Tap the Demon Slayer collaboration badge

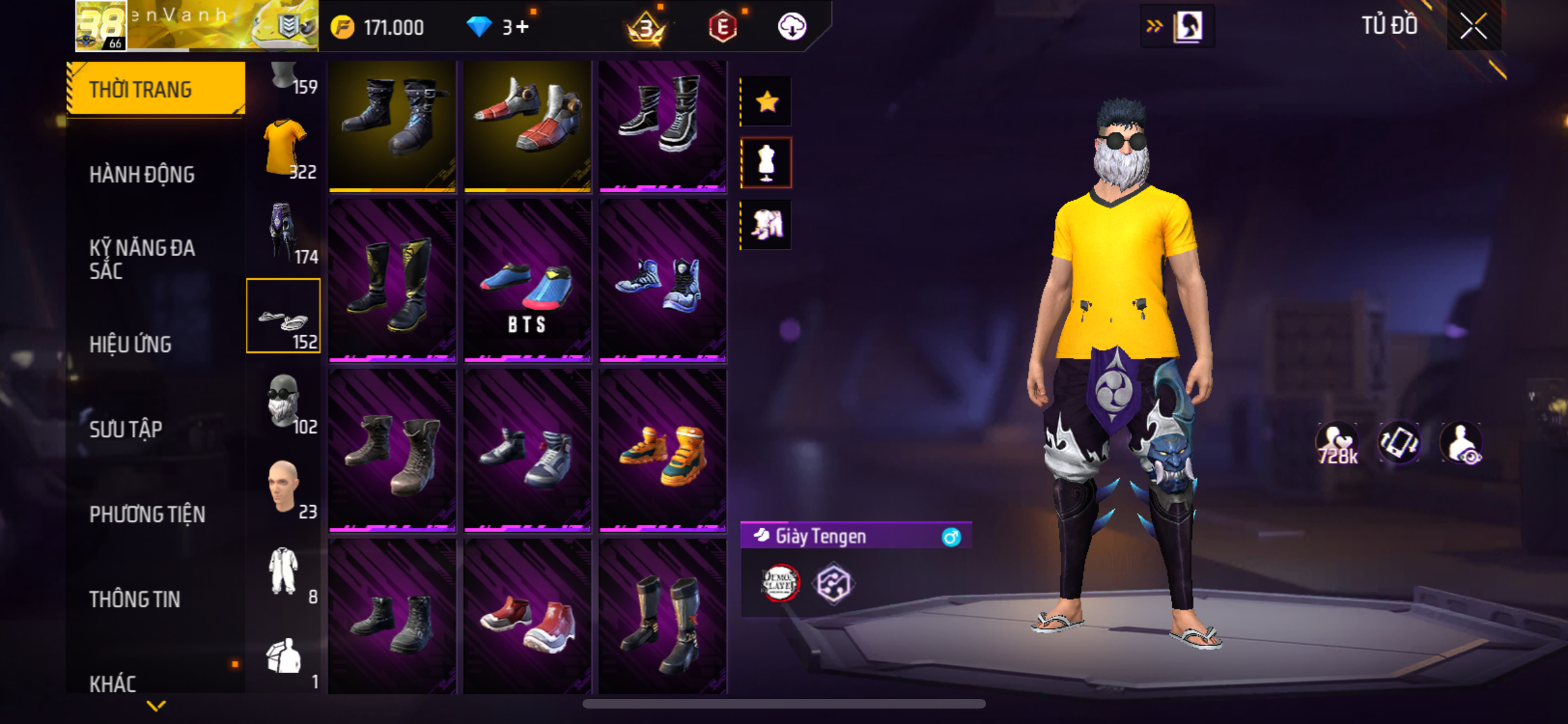[780, 583]
